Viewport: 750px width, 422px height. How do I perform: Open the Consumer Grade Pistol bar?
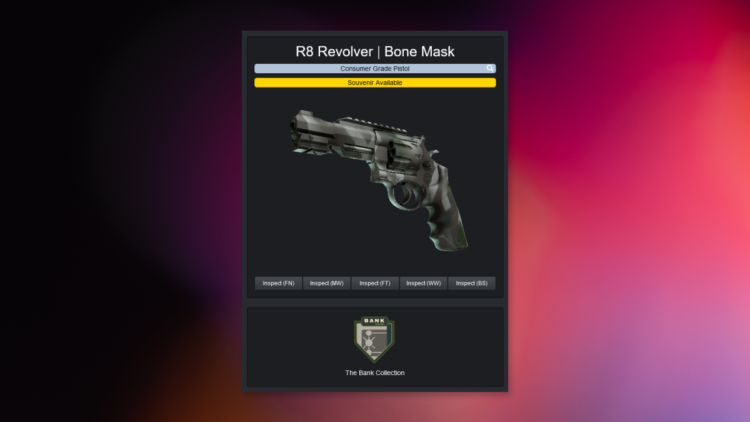pyautogui.click(x=370, y=69)
